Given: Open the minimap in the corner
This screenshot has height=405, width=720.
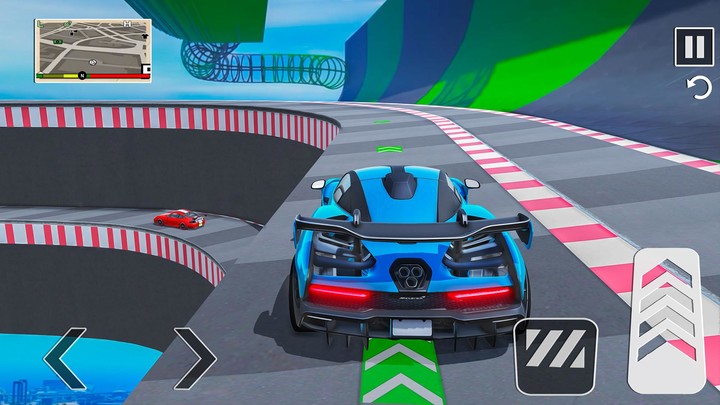Looking at the screenshot, I should tap(93, 49).
